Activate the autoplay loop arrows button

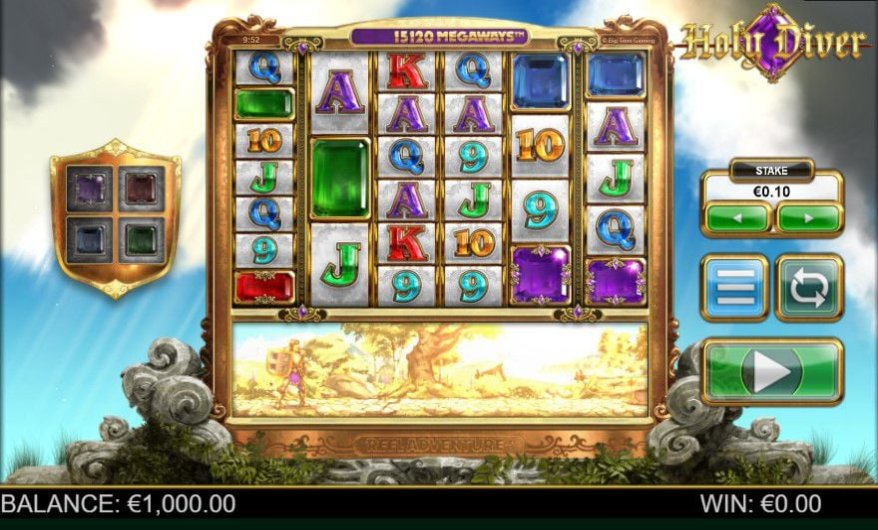point(809,288)
